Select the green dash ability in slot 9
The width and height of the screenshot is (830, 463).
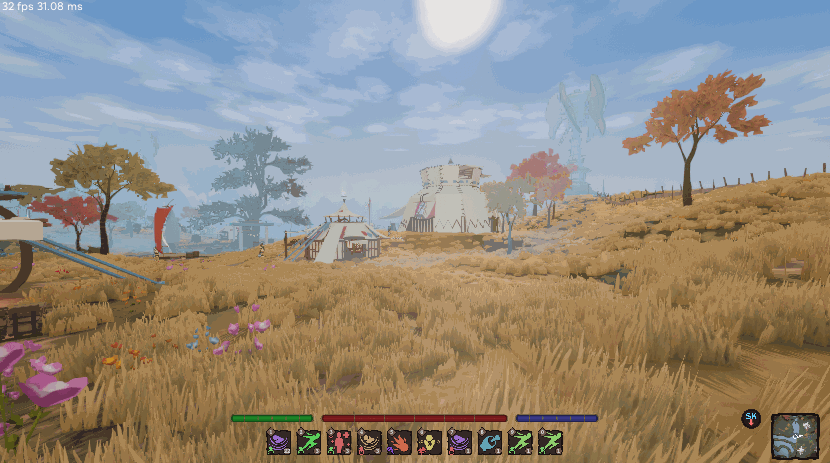click(x=520, y=441)
